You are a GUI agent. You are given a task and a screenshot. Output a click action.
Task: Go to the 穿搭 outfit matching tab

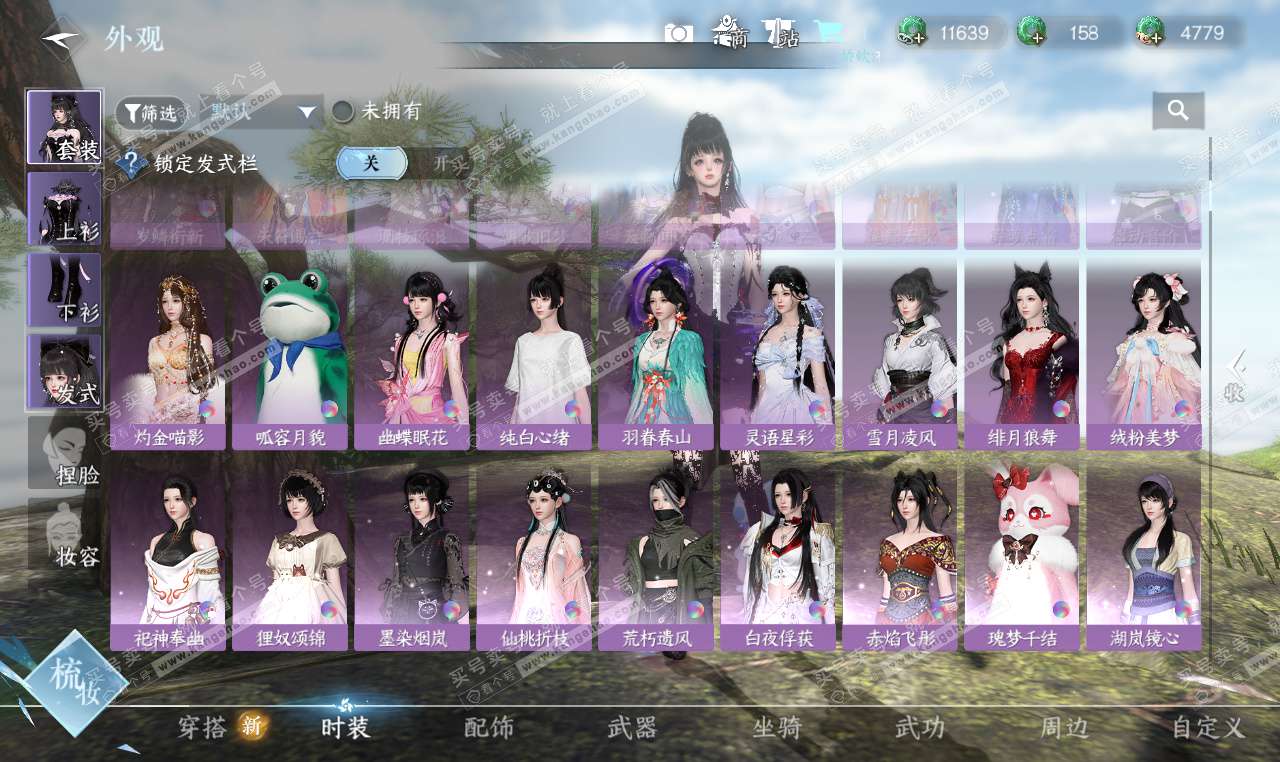[x=203, y=727]
